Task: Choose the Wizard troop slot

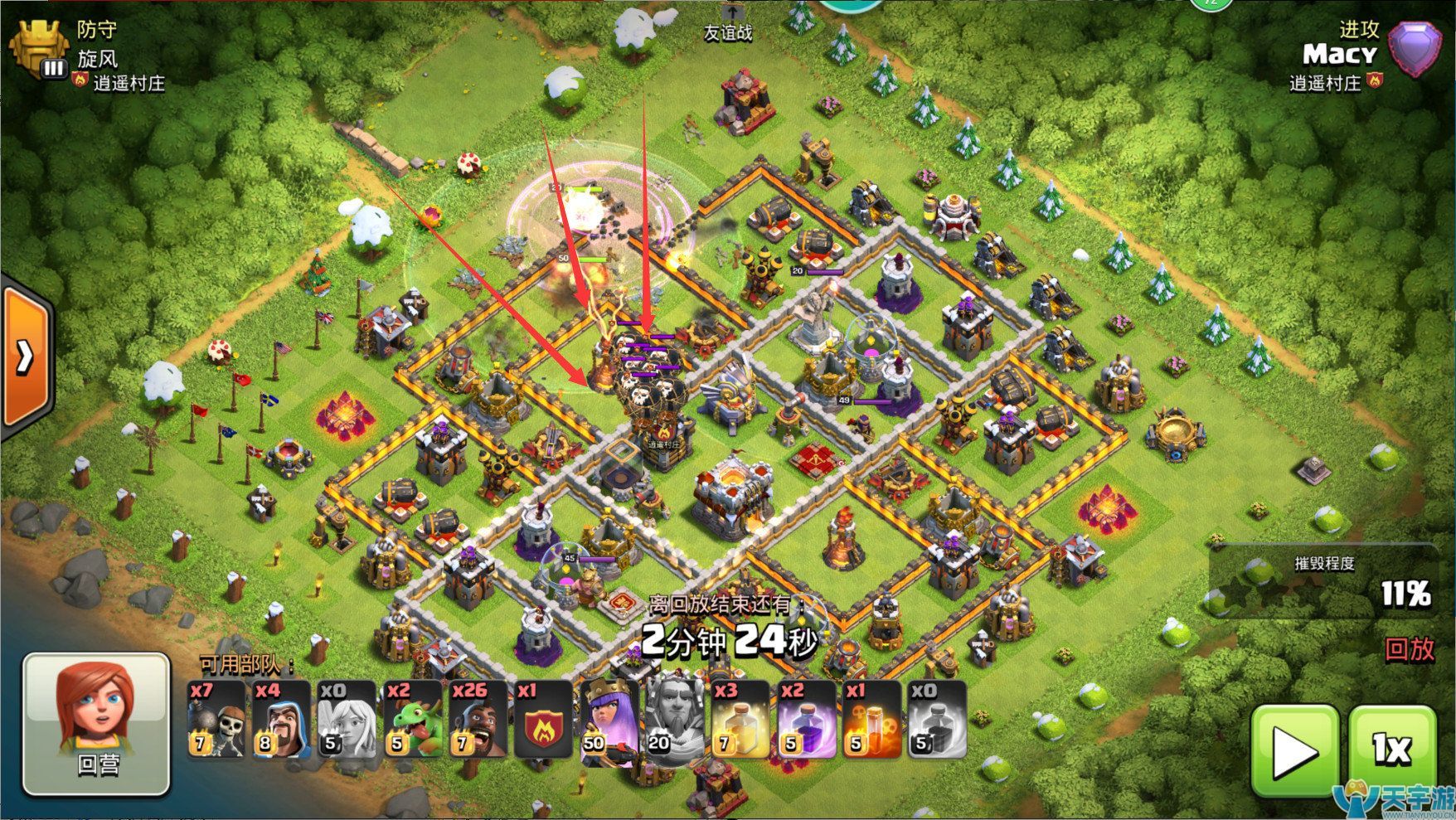Action: pyautogui.click(x=281, y=720)
